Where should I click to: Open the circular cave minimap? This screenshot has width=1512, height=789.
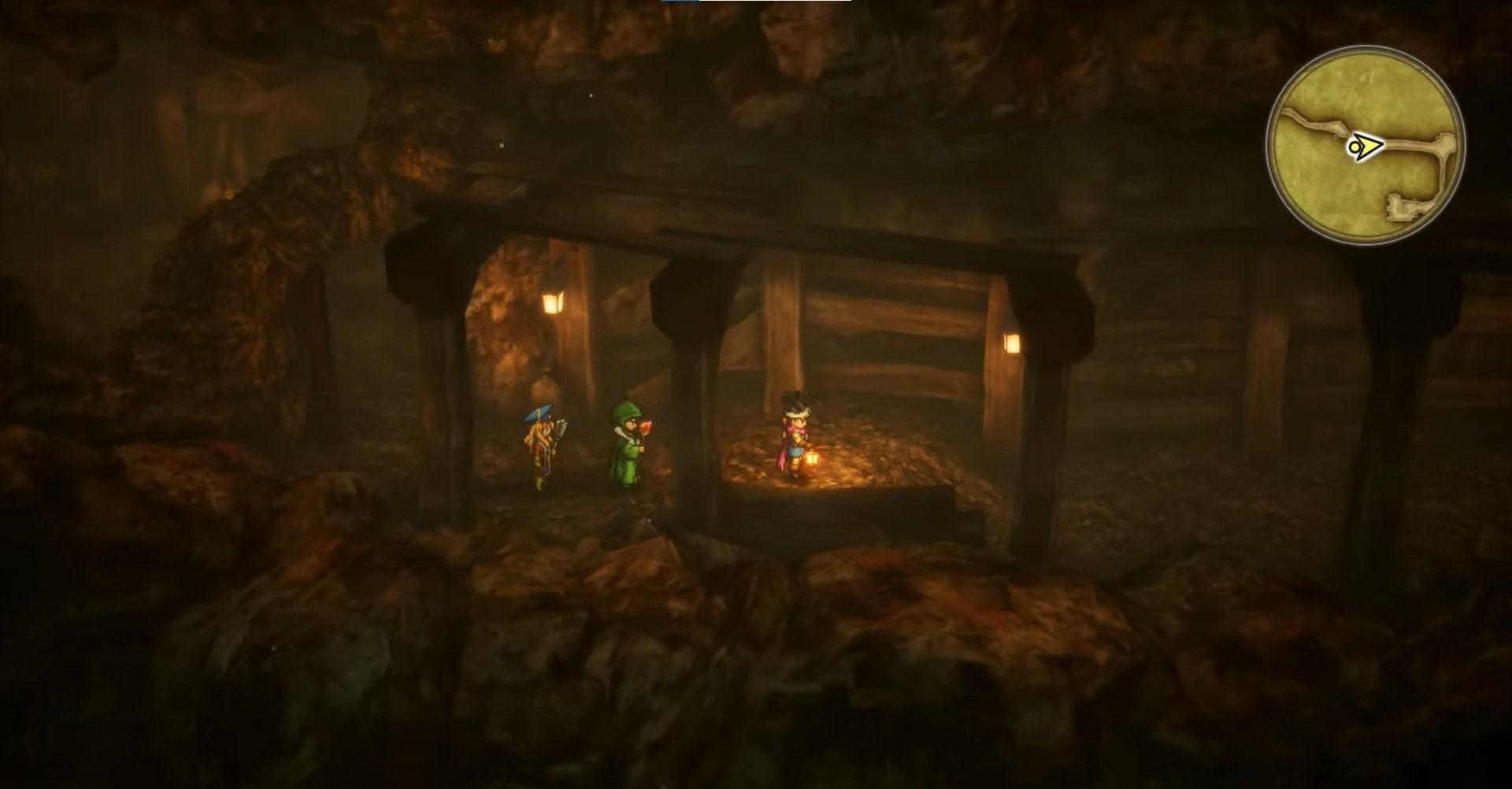[1366, 145]
